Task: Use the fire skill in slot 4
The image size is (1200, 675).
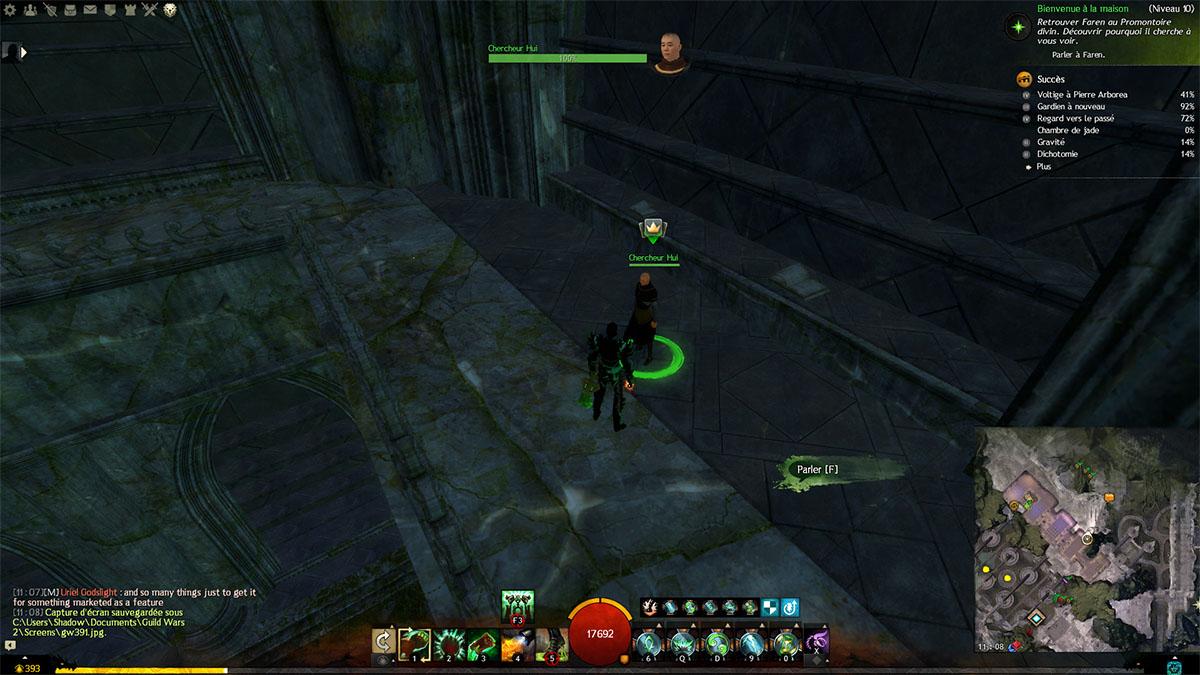Action: point(518,641)
